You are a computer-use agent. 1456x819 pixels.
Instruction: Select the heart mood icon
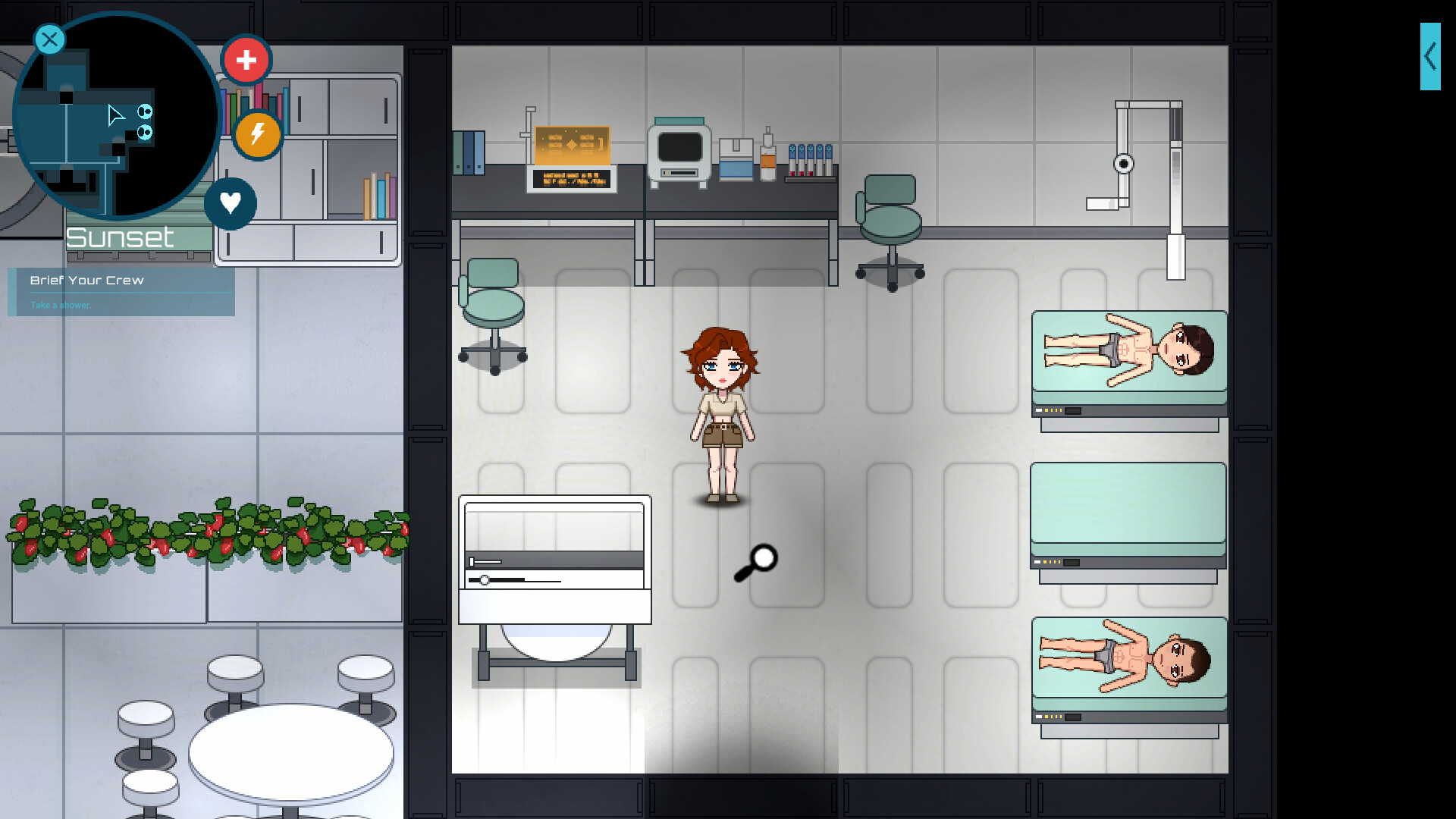click(231, 203)
